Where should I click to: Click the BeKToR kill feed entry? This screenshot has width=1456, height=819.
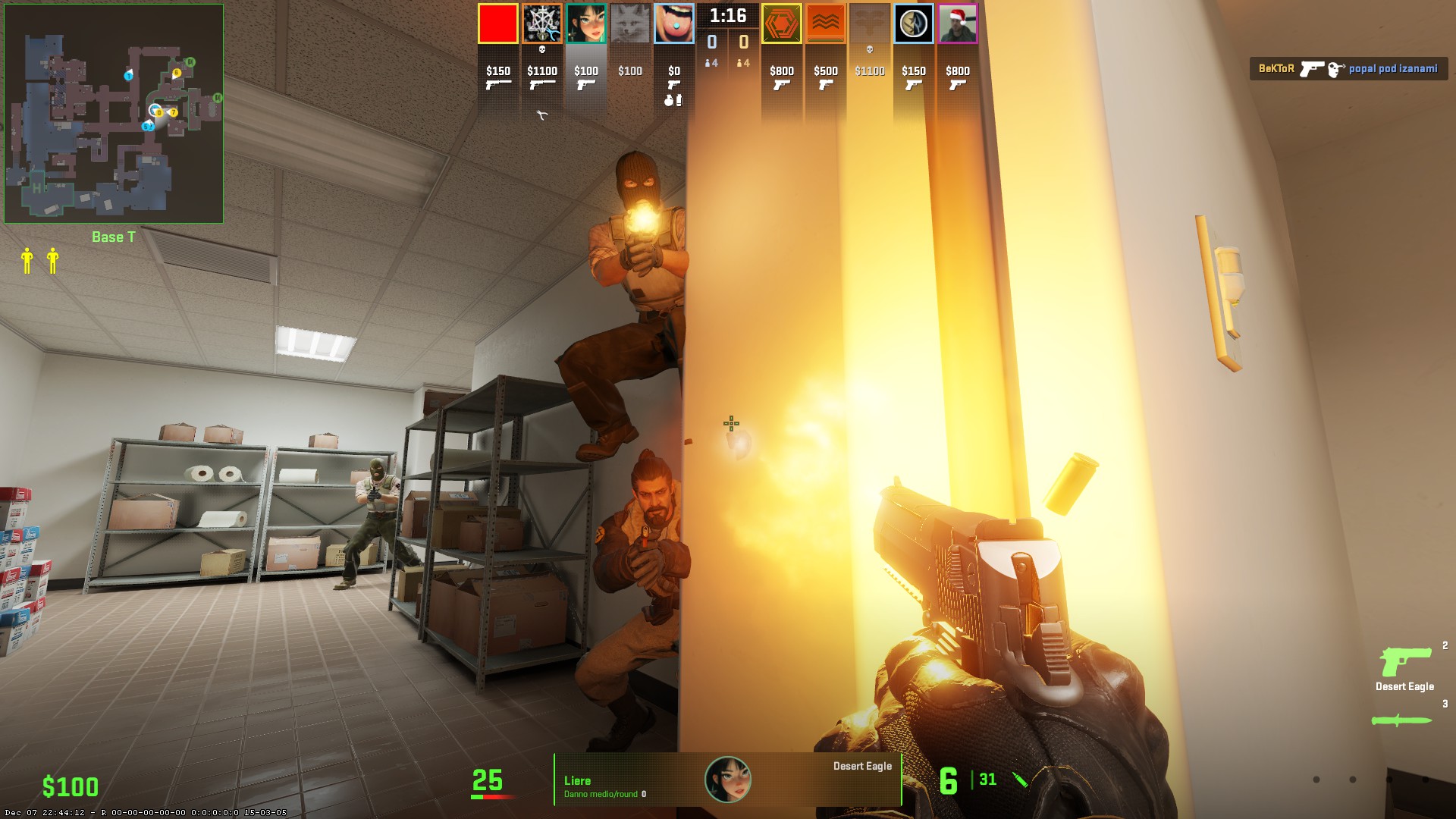click(x=1348, y=69)
